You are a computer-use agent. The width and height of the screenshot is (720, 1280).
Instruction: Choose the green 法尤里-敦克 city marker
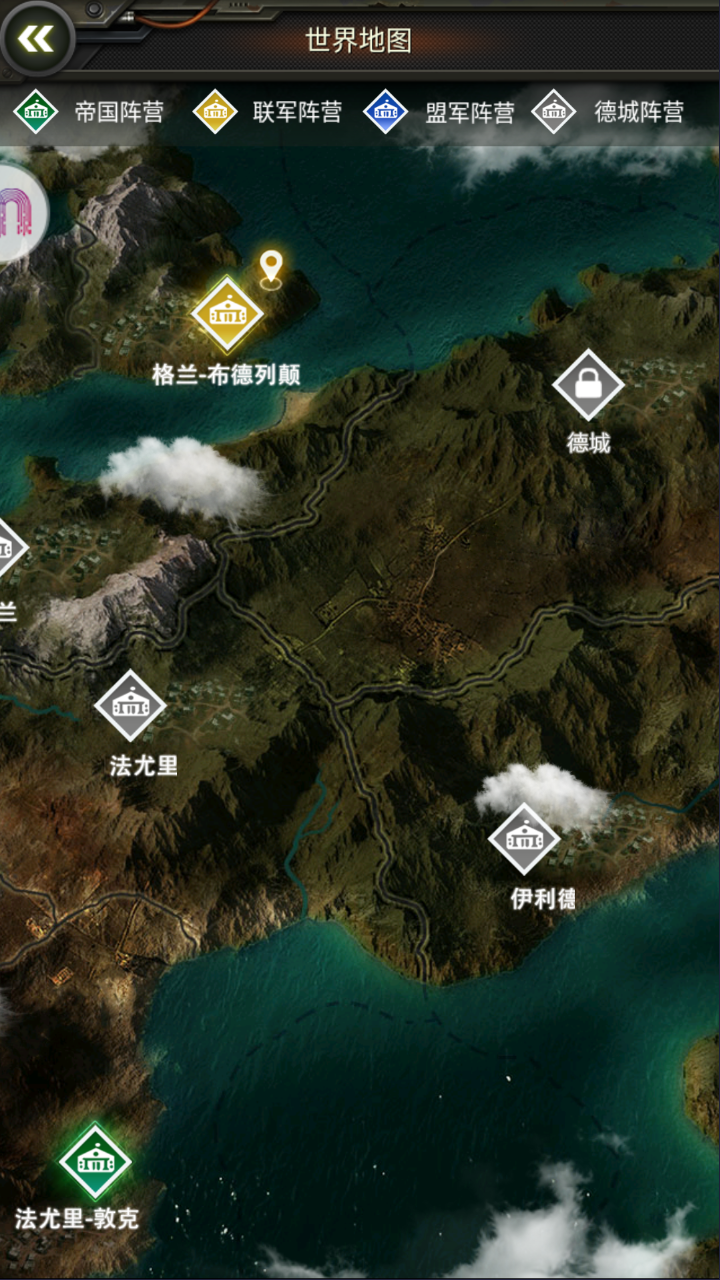click(95, 1162)
